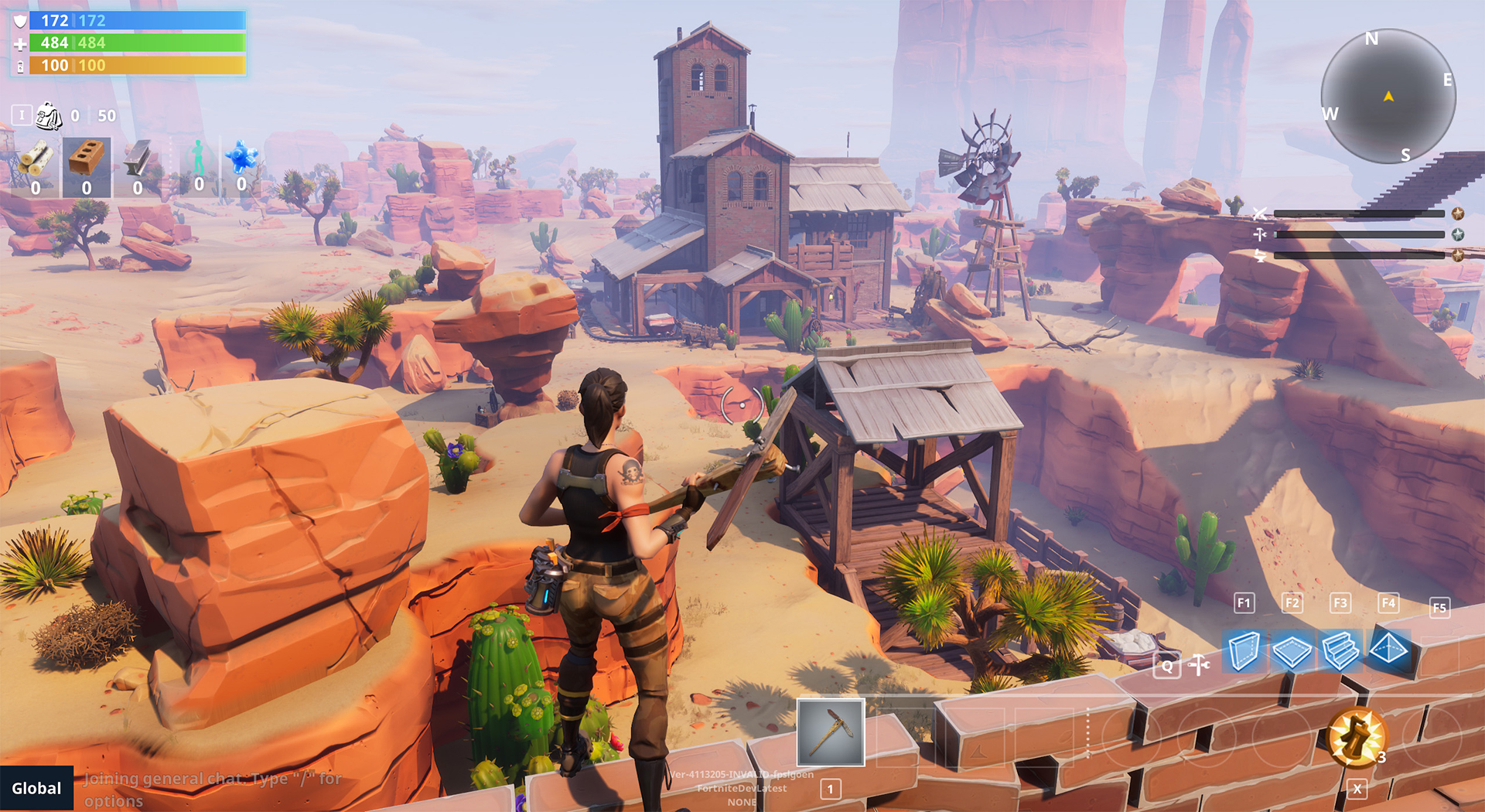The height and width of the screenshot is (812, 1485).
Task: Expand the compass minimap
Action: pyautogui.click(x=1388, y=95)
